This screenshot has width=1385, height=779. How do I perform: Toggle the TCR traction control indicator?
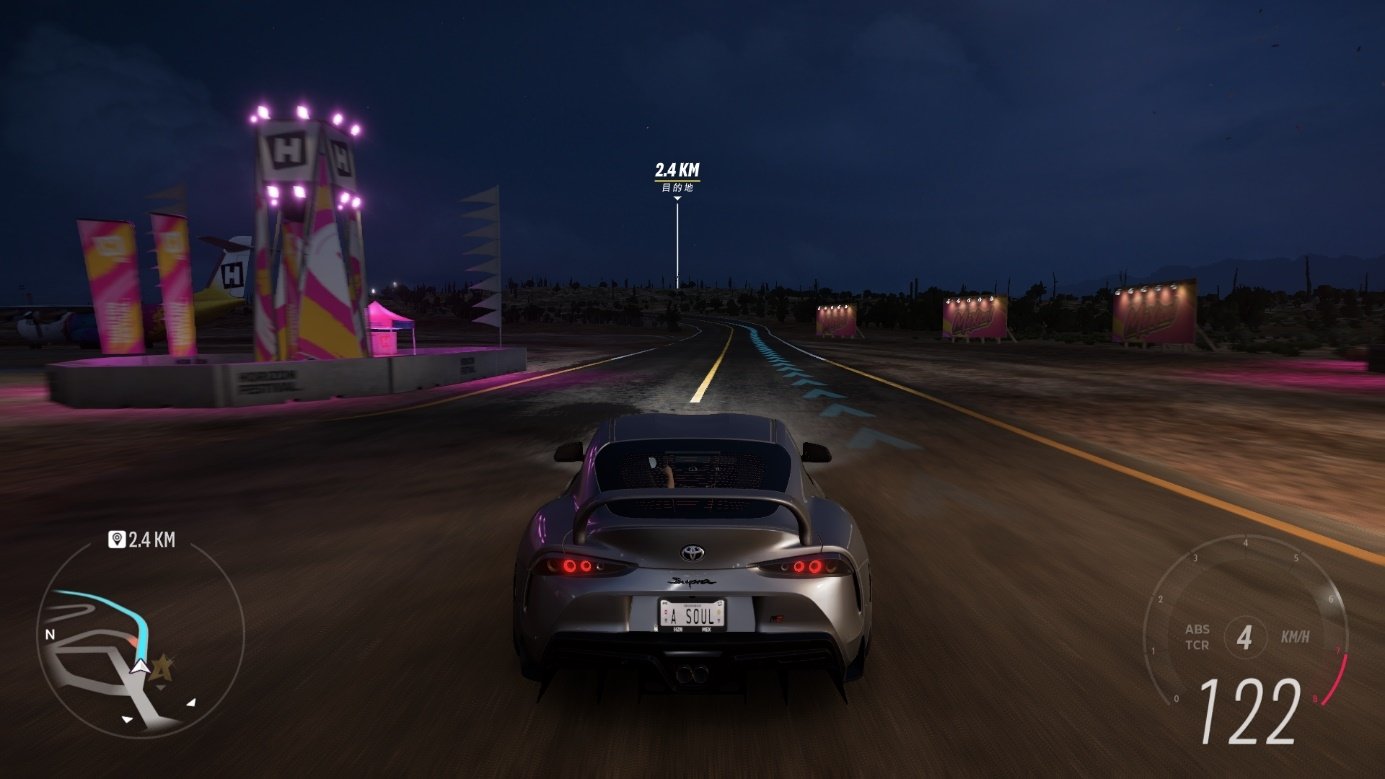click(x=1198, y=645)
